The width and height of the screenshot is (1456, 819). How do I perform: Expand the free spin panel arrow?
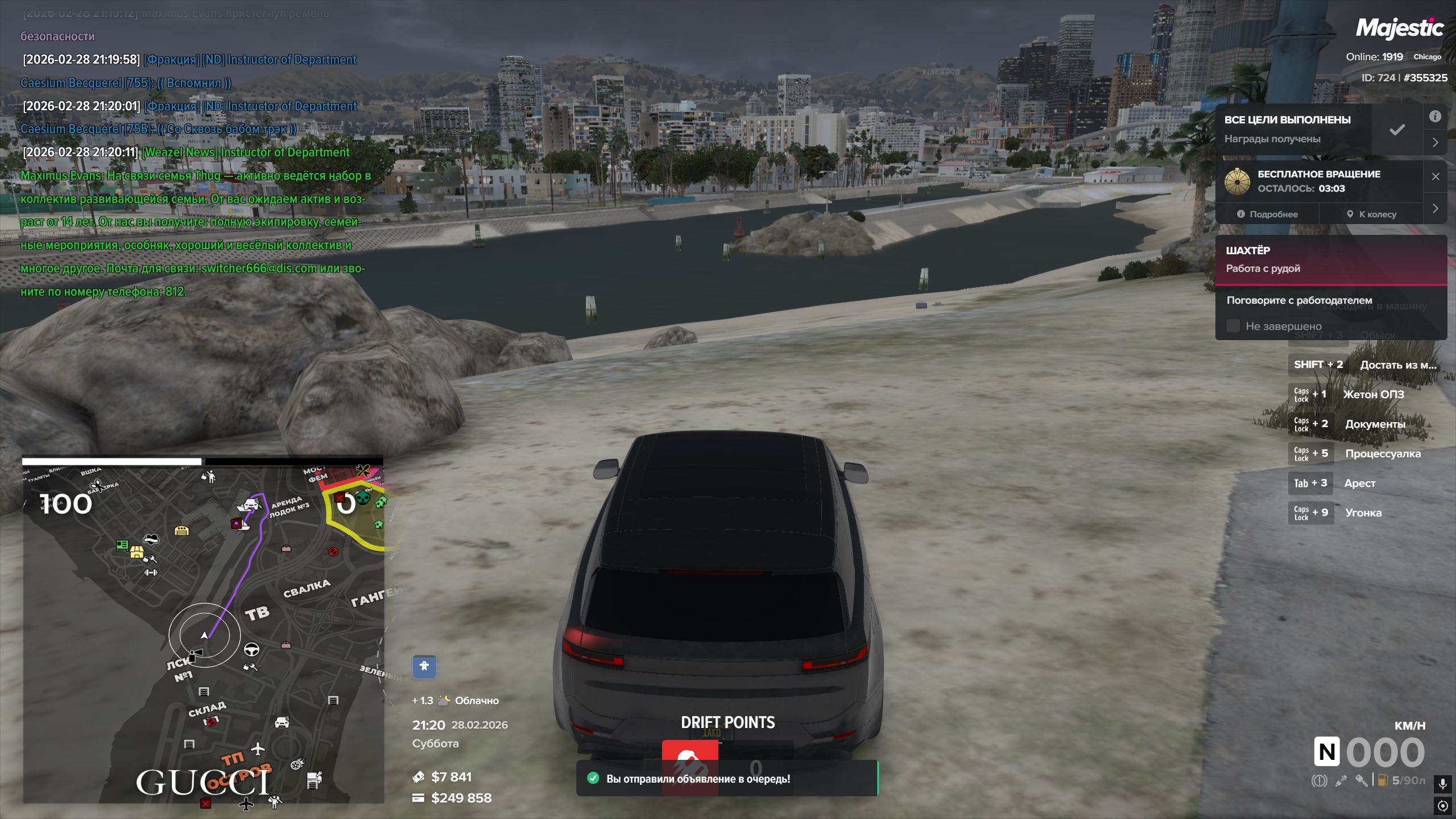click(x=1436, y=208)
